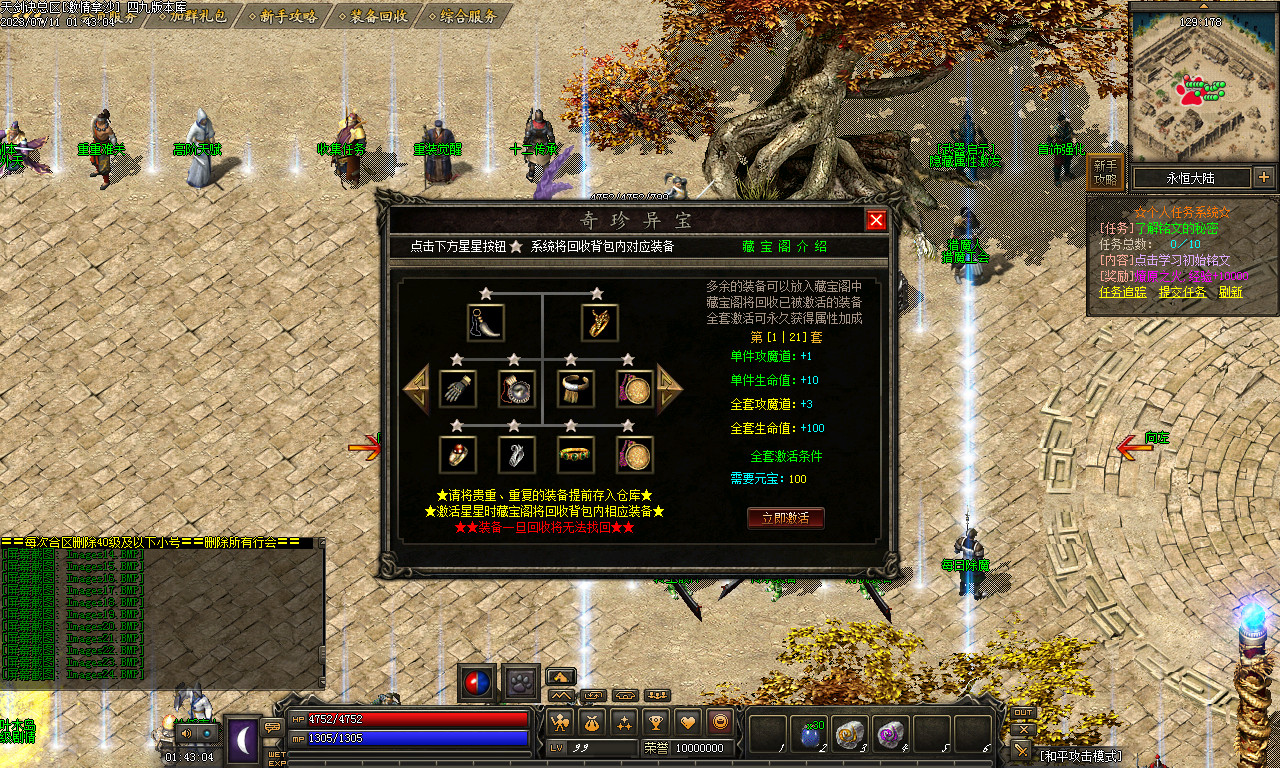Open the 装备回收 equipment recycle tab
This screenshot has width=1280, height=768.
coord(374,16)
